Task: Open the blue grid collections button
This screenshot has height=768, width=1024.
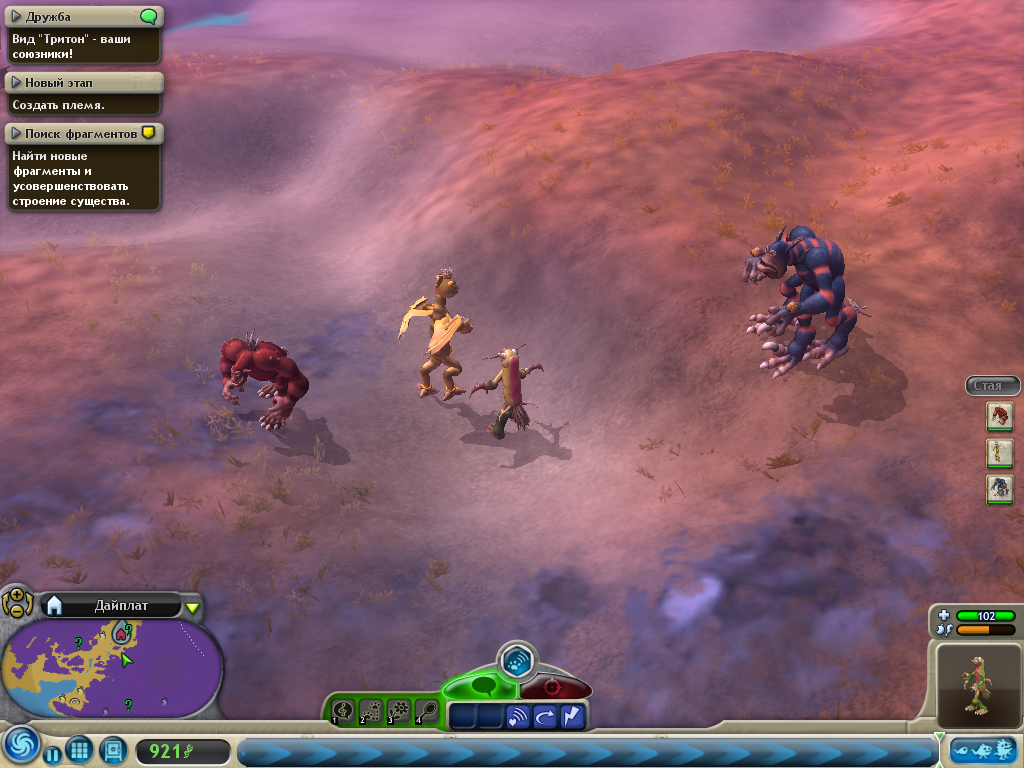Action: coord(80,749)
